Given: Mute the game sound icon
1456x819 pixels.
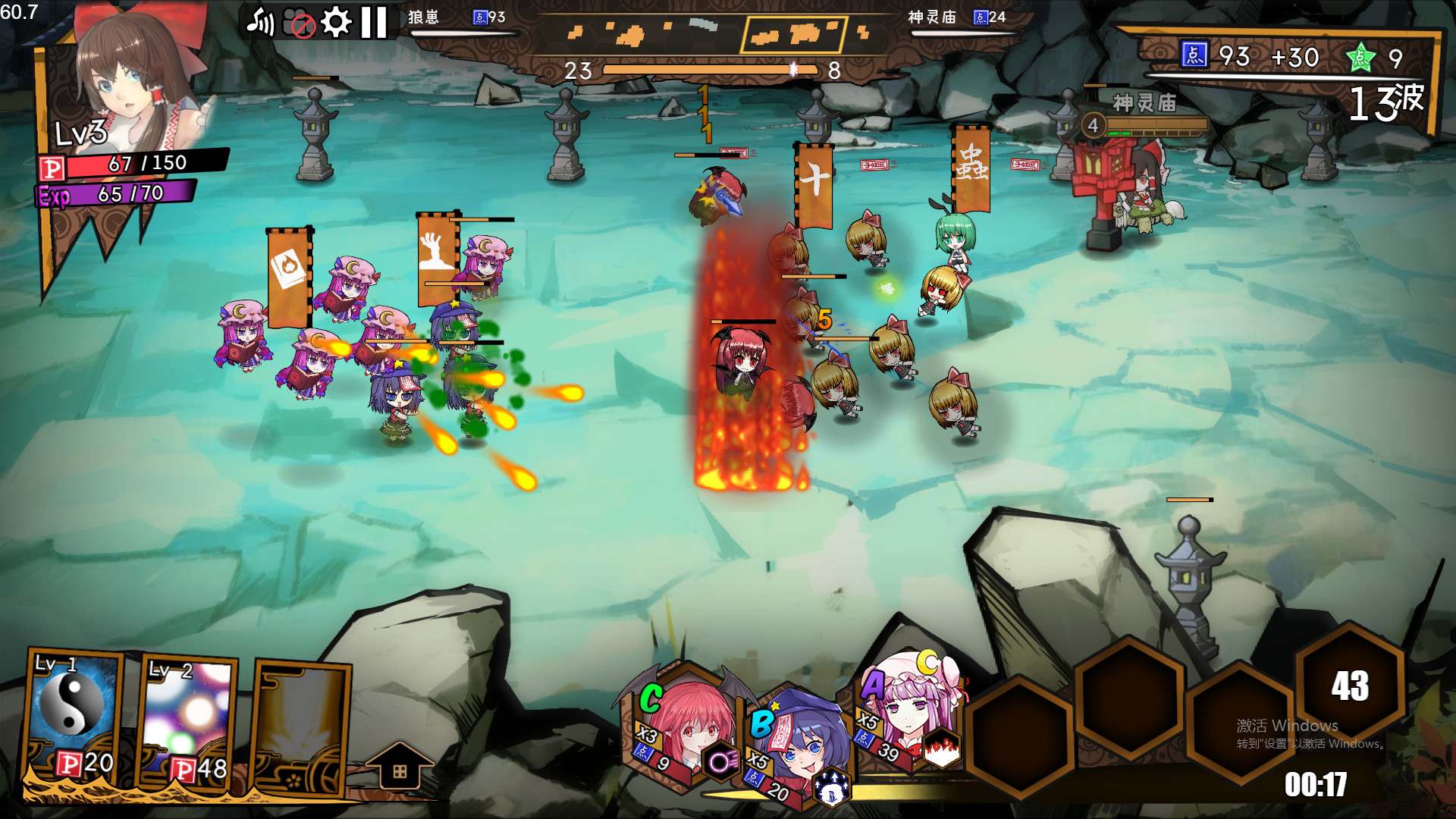Looking at the screenshot, I should tap(262, 19).
